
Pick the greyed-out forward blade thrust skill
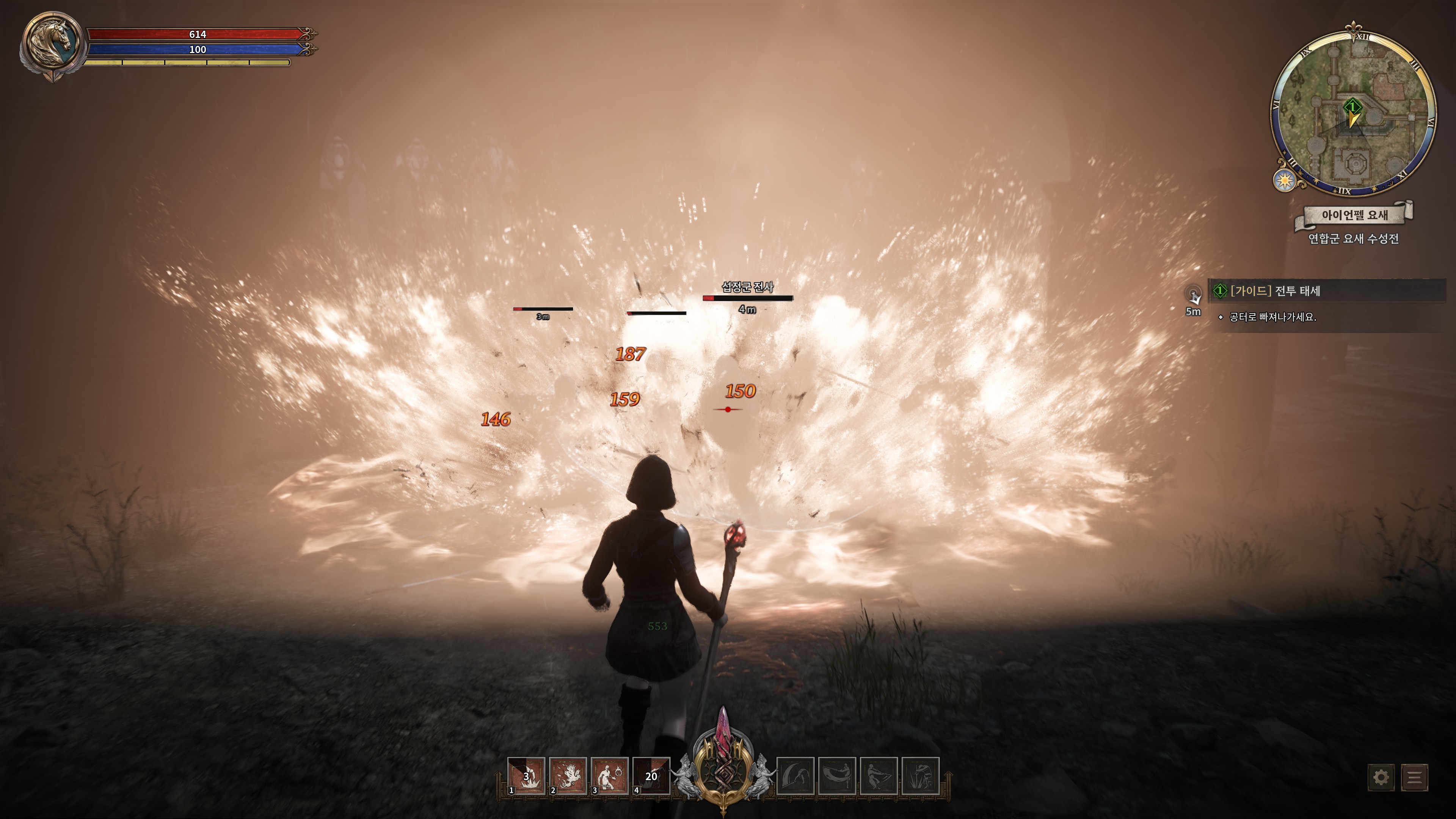point(879,776)
